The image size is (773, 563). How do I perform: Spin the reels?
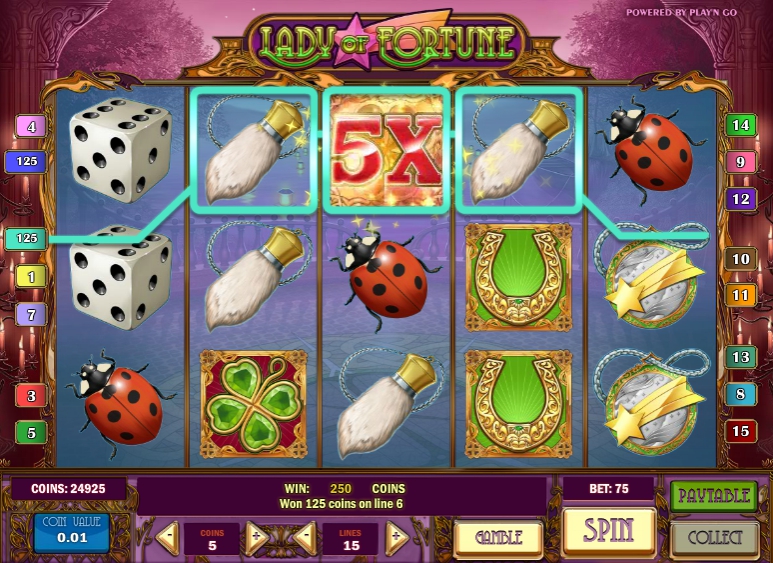pyautogui.click(x=609, y=530)
